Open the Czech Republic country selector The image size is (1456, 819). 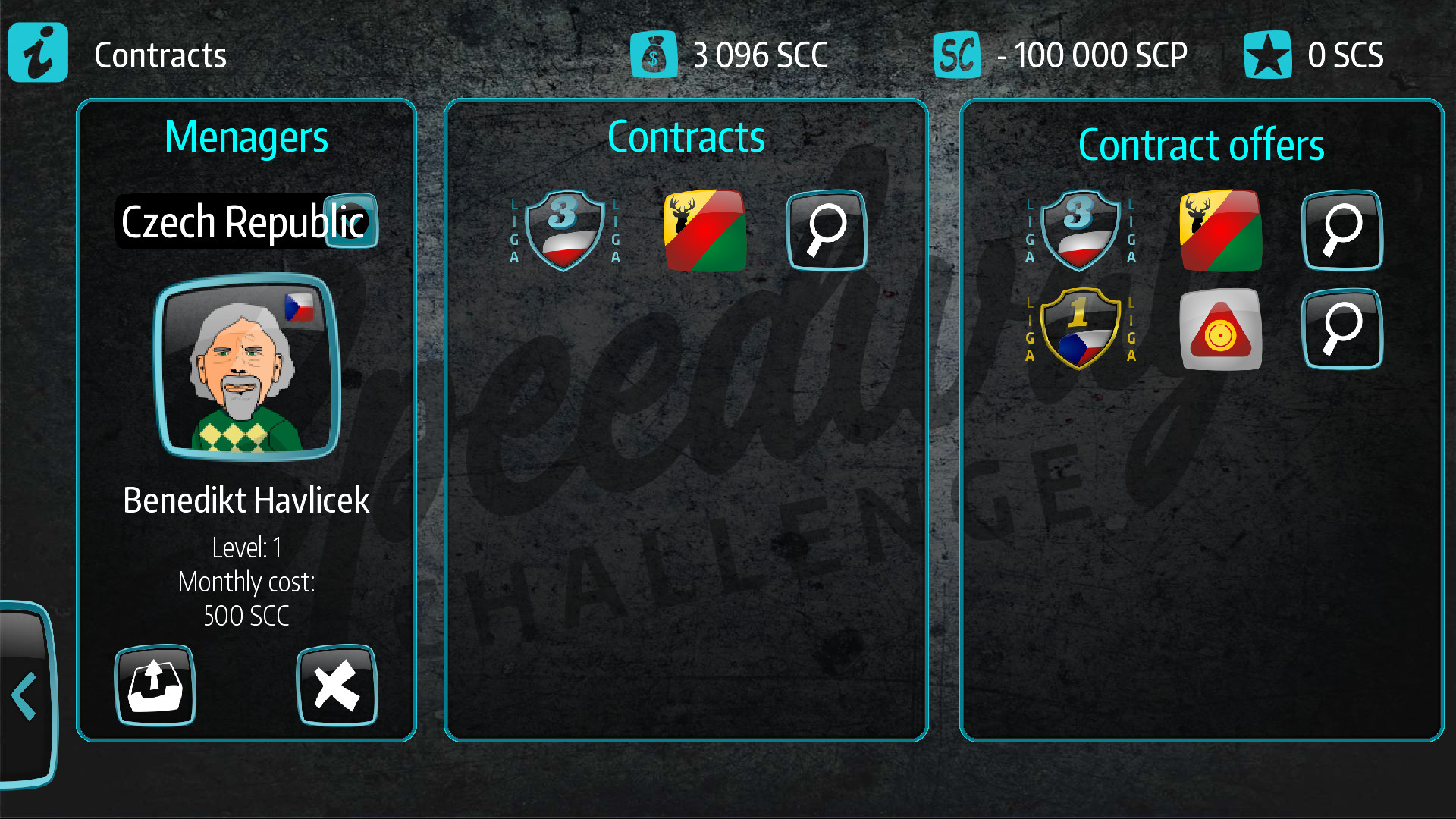tap(351, 221)
